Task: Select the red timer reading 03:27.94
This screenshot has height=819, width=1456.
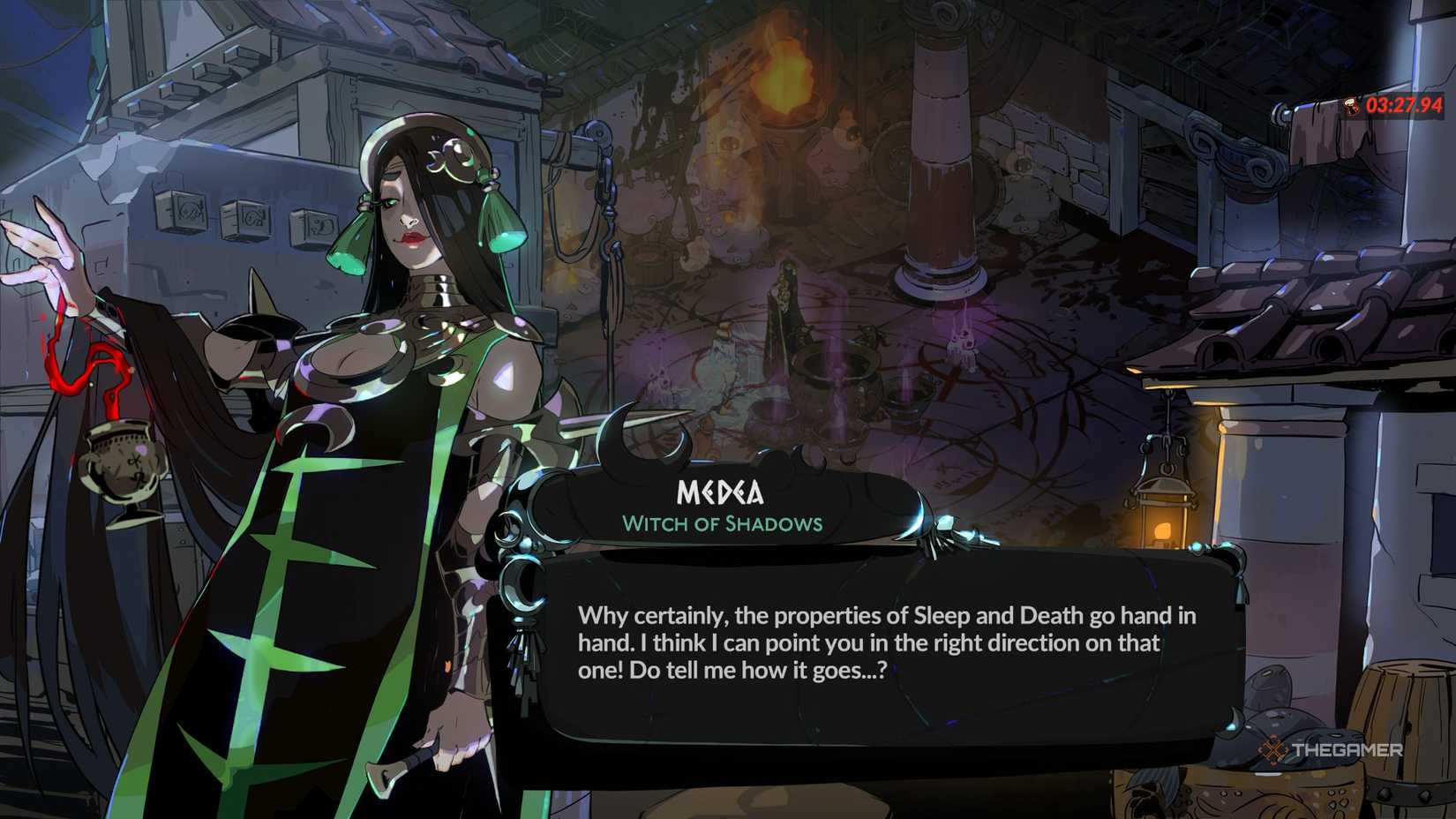Action: [1403, 105]
